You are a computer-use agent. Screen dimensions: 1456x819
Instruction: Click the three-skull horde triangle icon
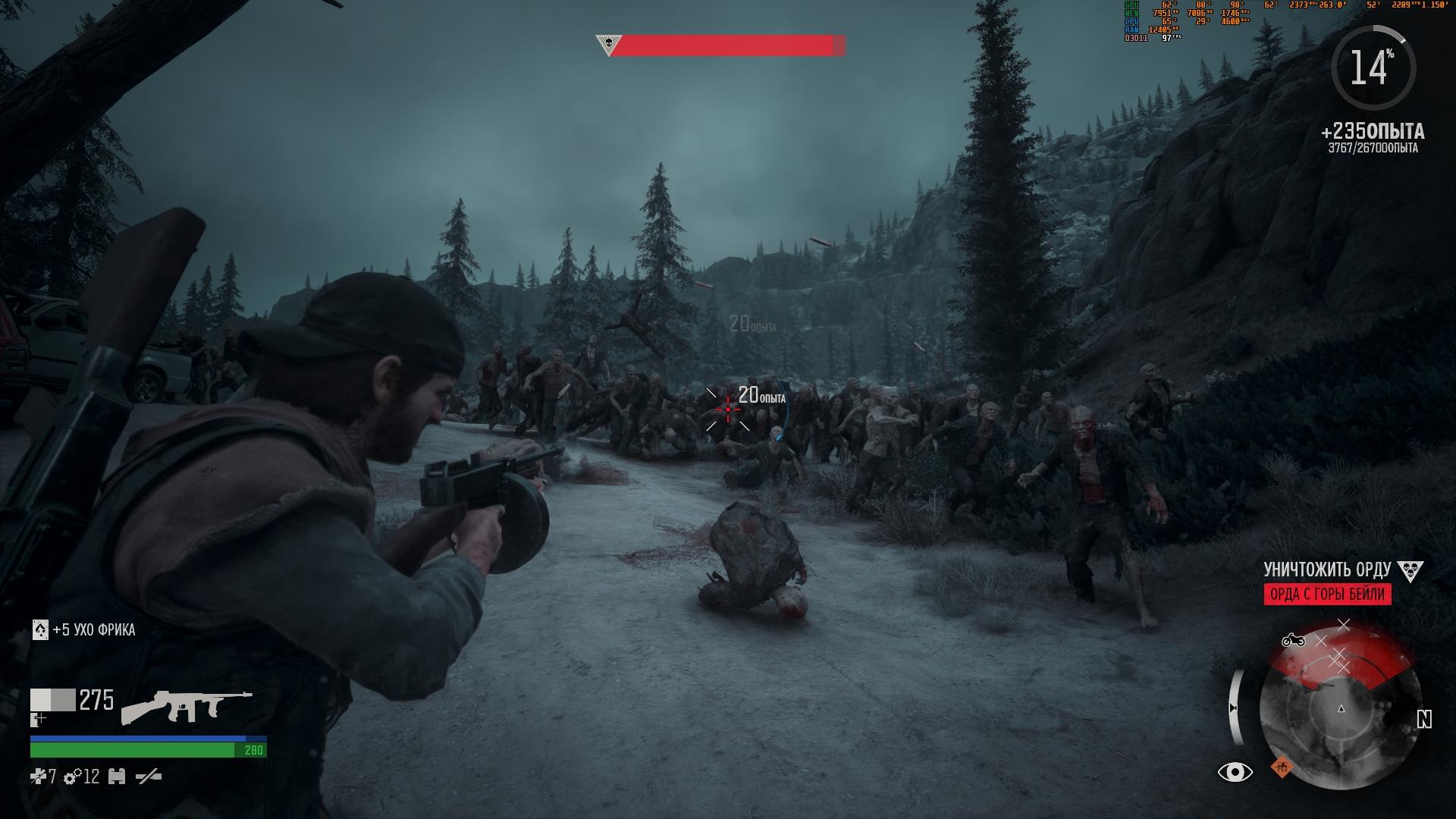tap(1410, 570)
